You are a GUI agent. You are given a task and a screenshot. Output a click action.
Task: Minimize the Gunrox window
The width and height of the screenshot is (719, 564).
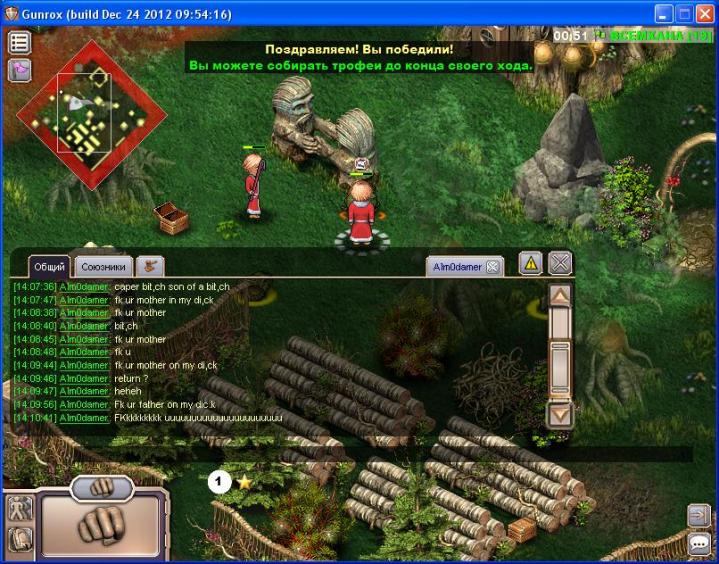coord(663,14)
